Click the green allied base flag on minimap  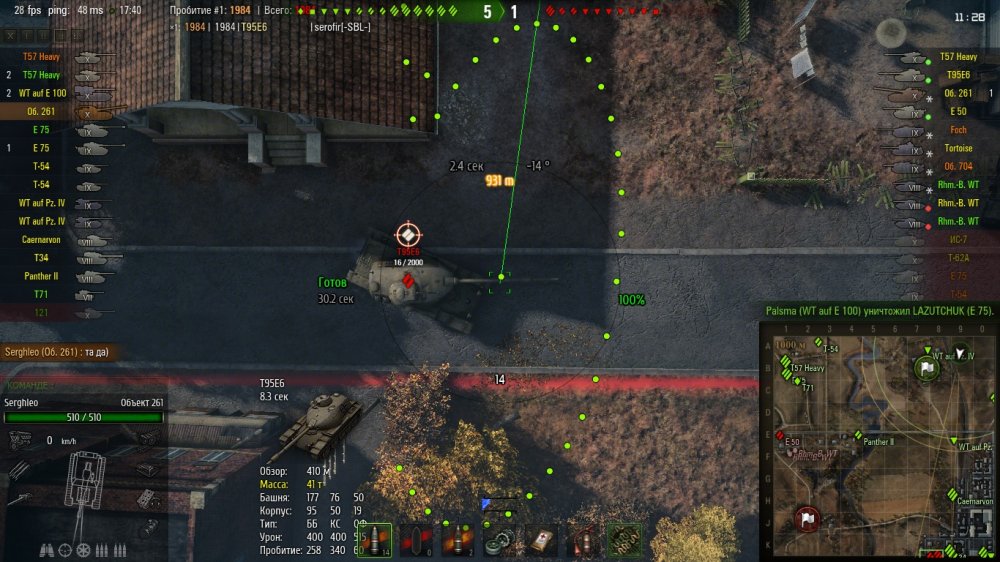pos(927,368)
